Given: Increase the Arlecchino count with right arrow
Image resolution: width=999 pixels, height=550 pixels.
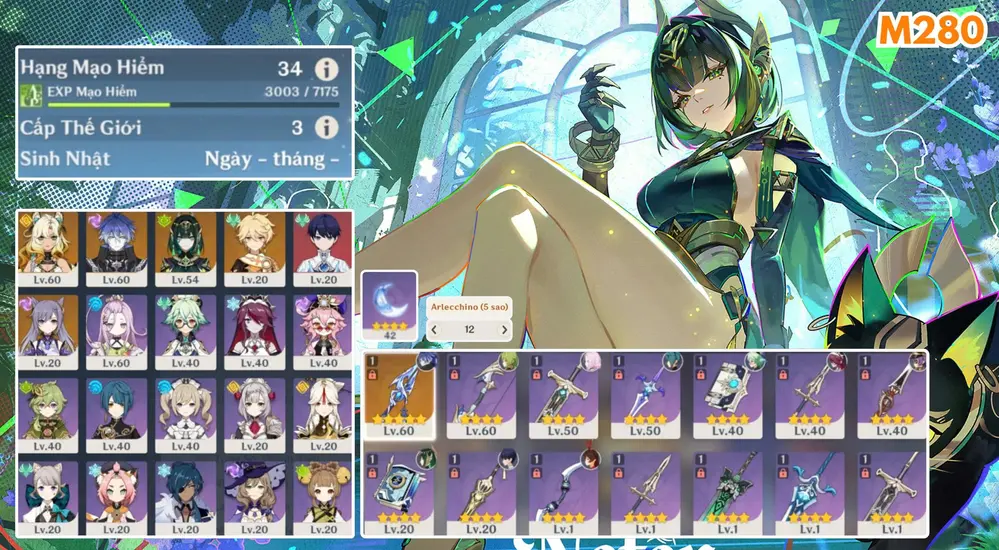Looking at the screenshot, I should point(504,328).
